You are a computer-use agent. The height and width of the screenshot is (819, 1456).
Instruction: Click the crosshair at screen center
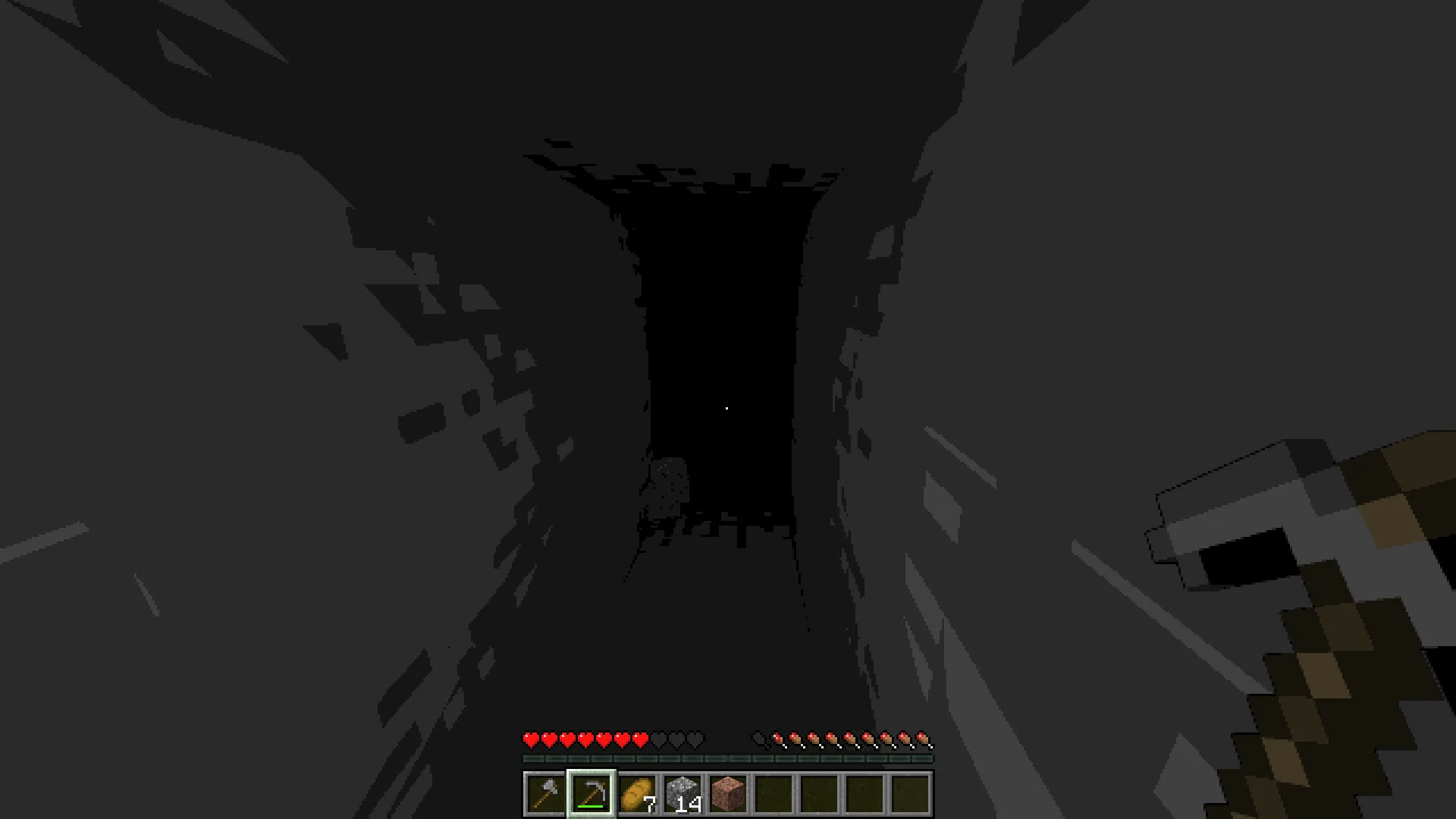coord(728,408)
